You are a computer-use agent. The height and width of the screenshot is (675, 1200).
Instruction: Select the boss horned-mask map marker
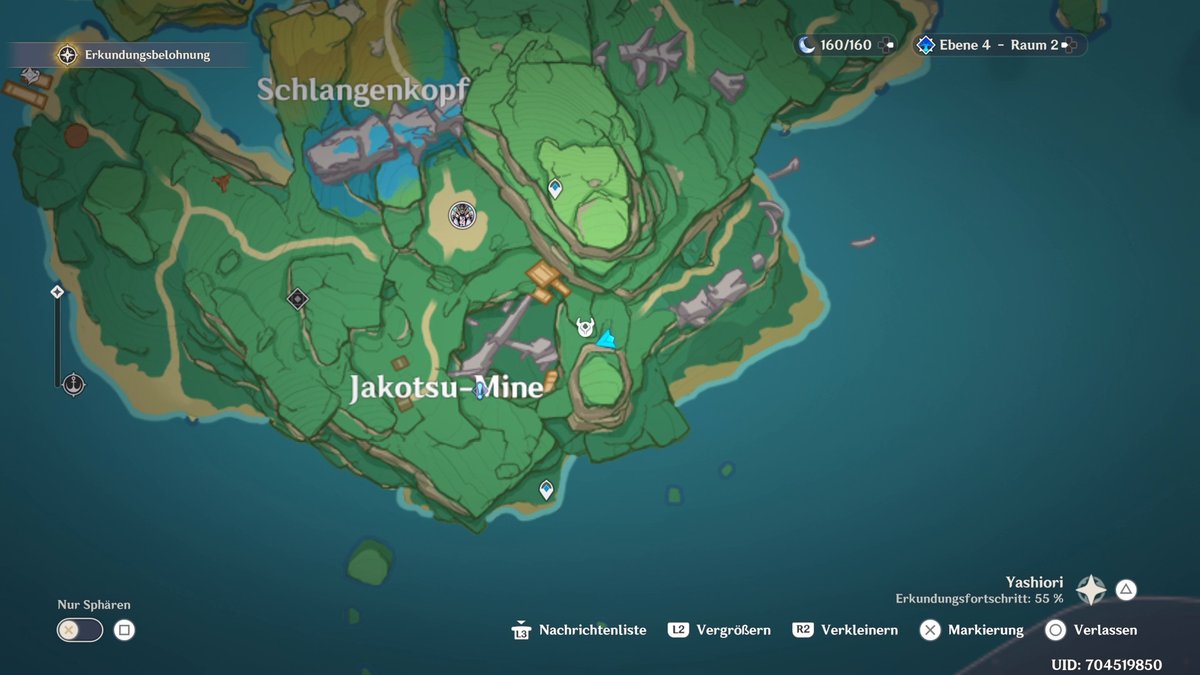click(585, 327)
